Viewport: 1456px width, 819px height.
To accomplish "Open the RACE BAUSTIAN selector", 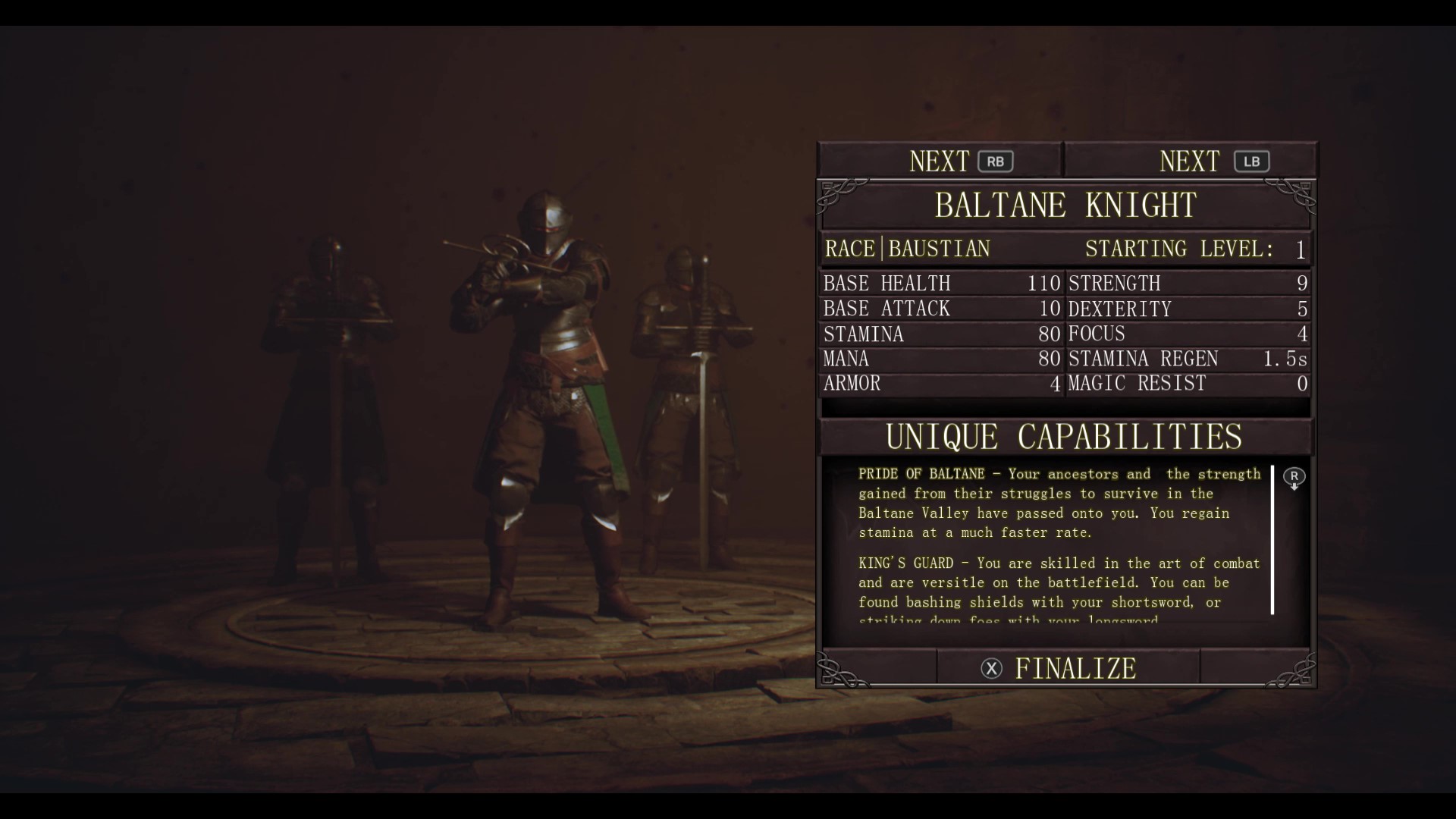I will click(x=908, y=248).
